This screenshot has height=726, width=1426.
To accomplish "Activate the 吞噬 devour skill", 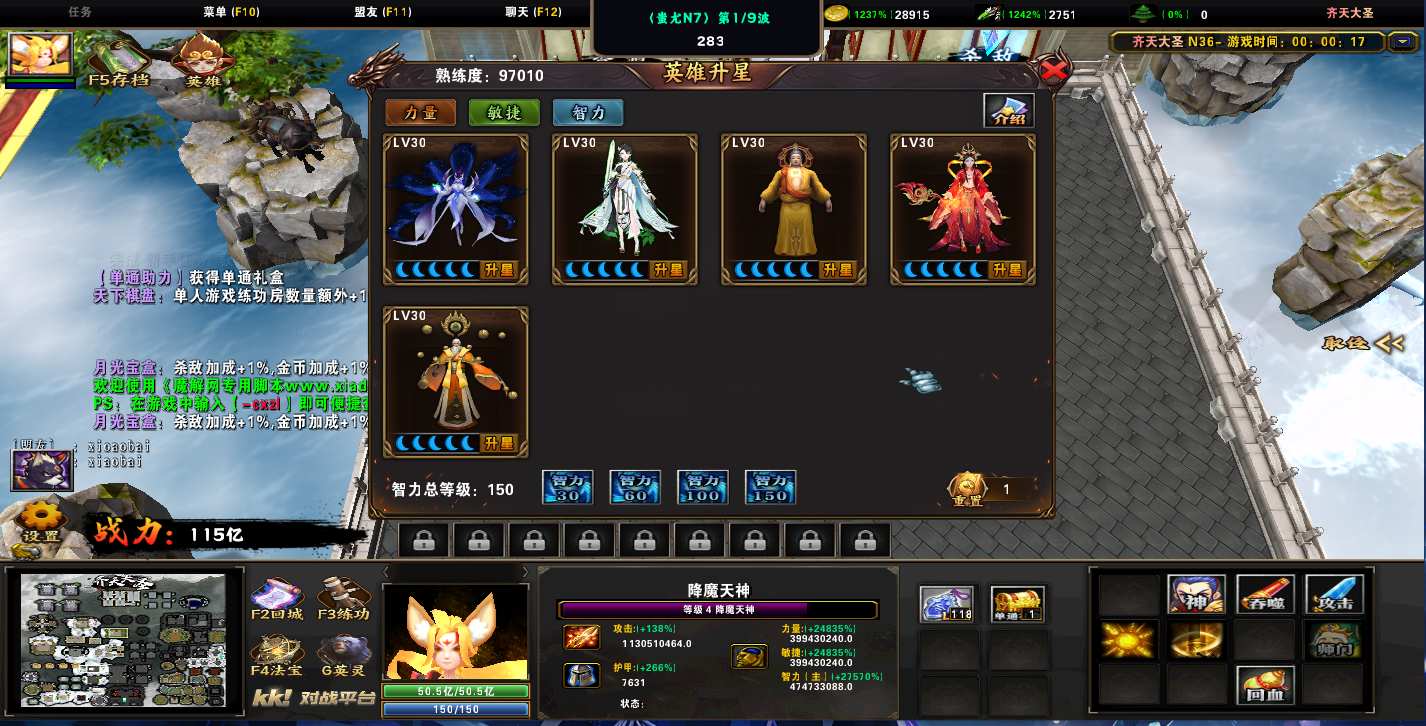I will pyautogui.click(x=1265, y=594).
